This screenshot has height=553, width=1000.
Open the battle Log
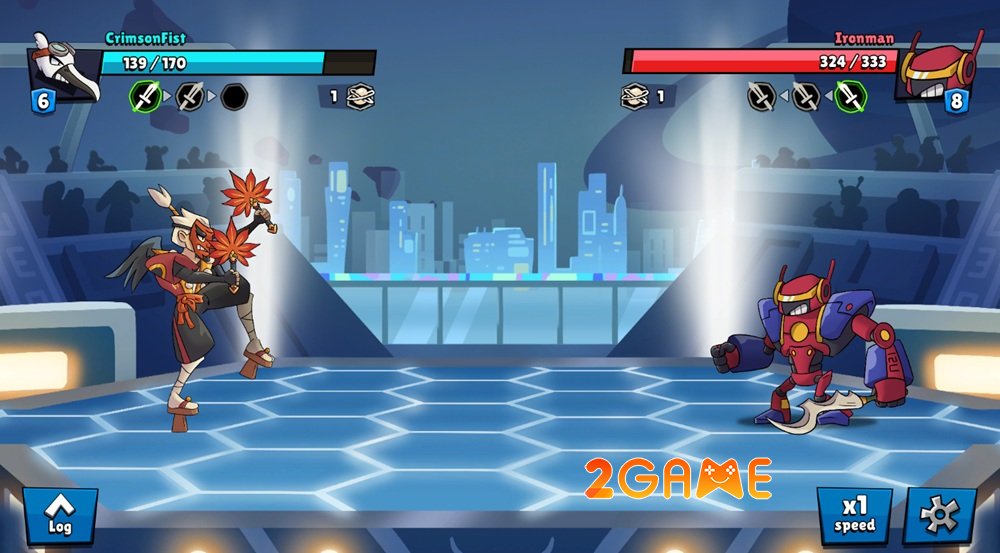click(59, 516)
